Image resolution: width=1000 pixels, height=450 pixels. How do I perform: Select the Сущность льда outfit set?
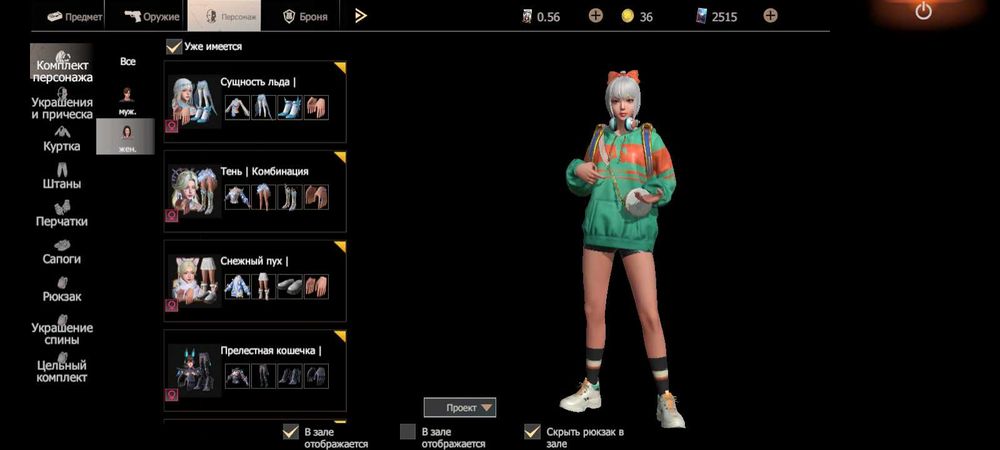pos(255,102)
